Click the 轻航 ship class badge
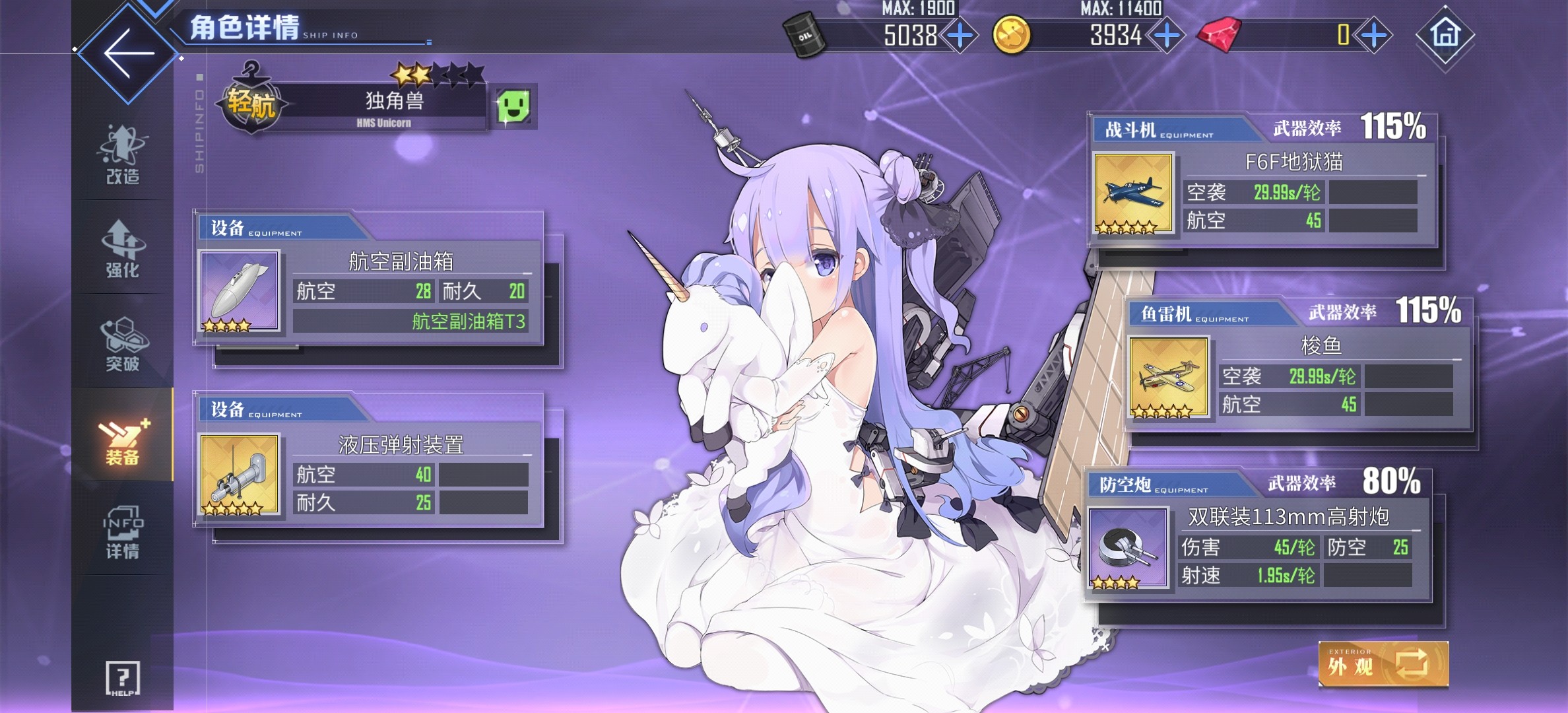Viewport: 1568px width, 713px height. [x=252, y=104]
